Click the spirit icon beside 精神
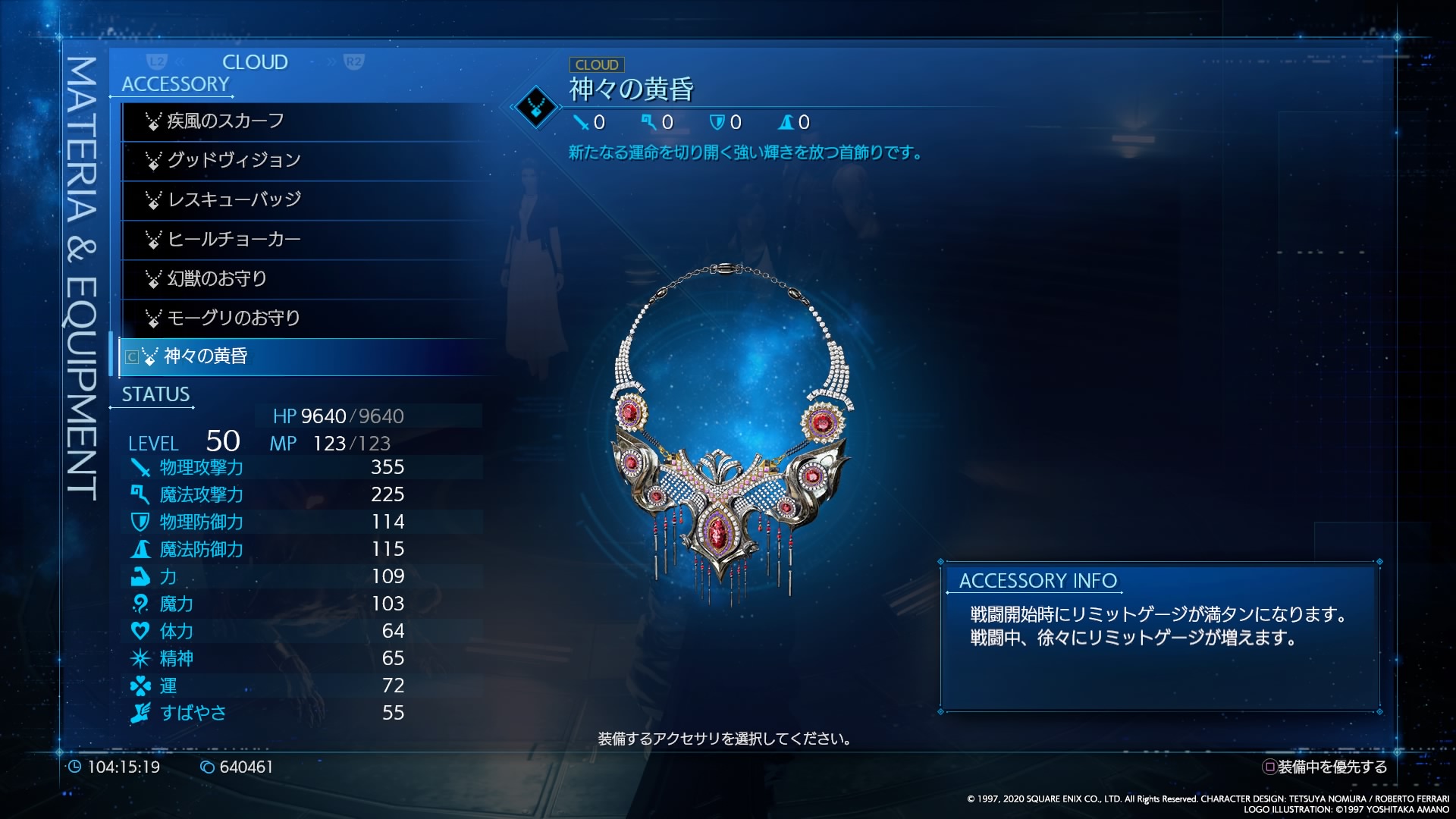 (x=141, y=659)
